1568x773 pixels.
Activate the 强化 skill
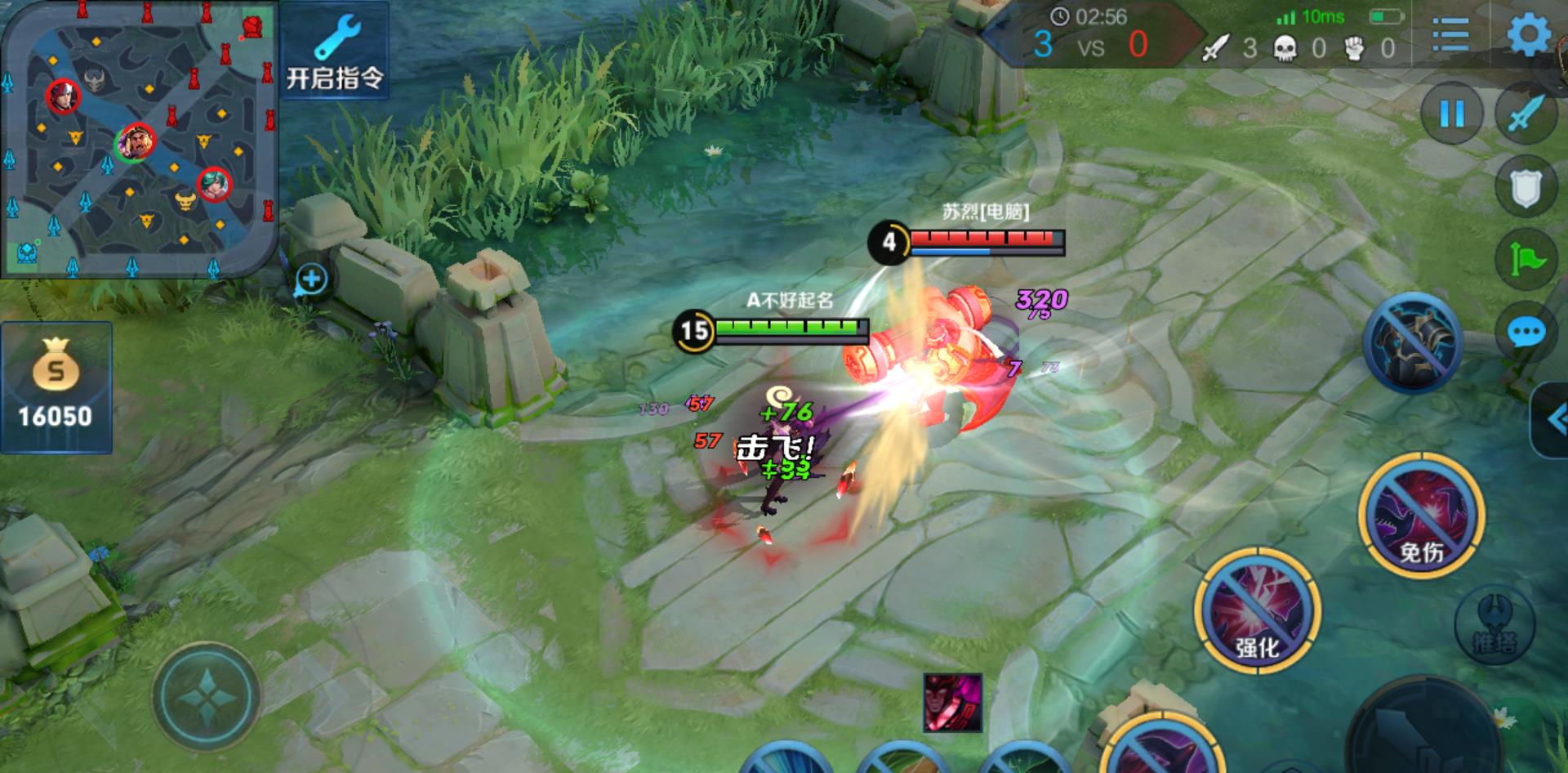[x=1257, y=611]
